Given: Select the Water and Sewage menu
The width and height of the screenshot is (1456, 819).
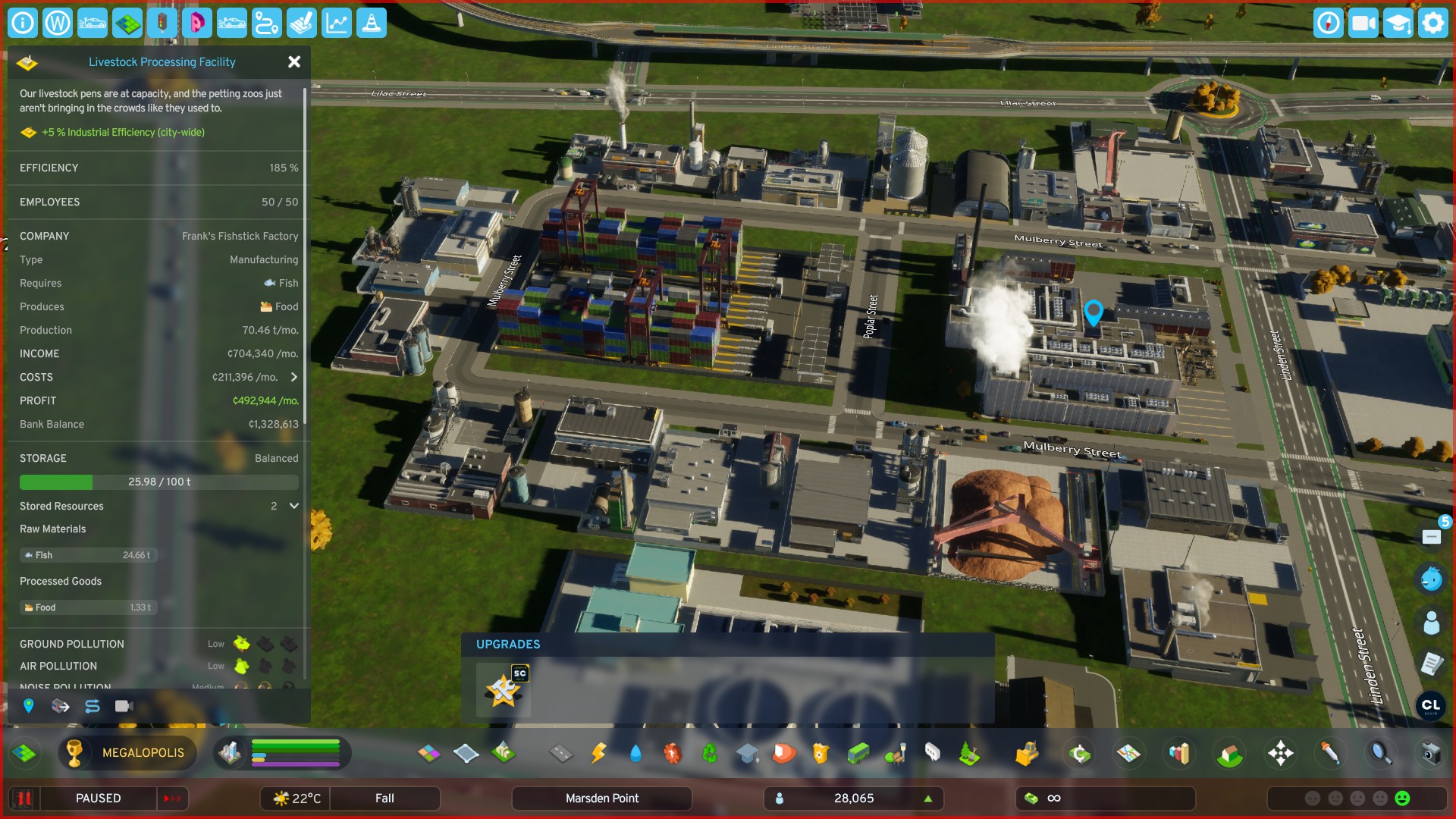Looking at the screenshot, I should pyautogui.click(x=635, y=753).
